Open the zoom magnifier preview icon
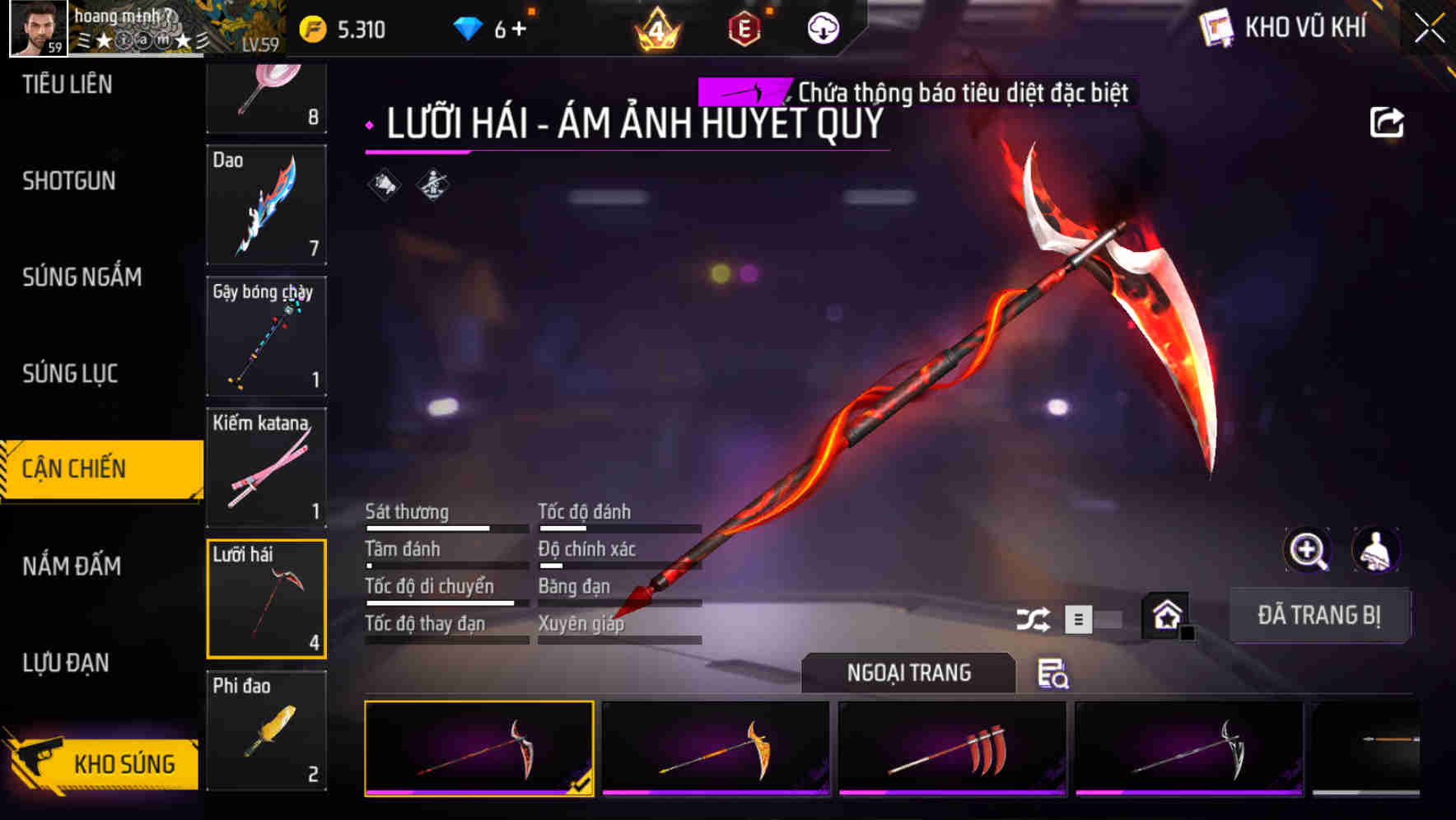This screenshot has height=820, width=1456. click(x=1308, y=550)
